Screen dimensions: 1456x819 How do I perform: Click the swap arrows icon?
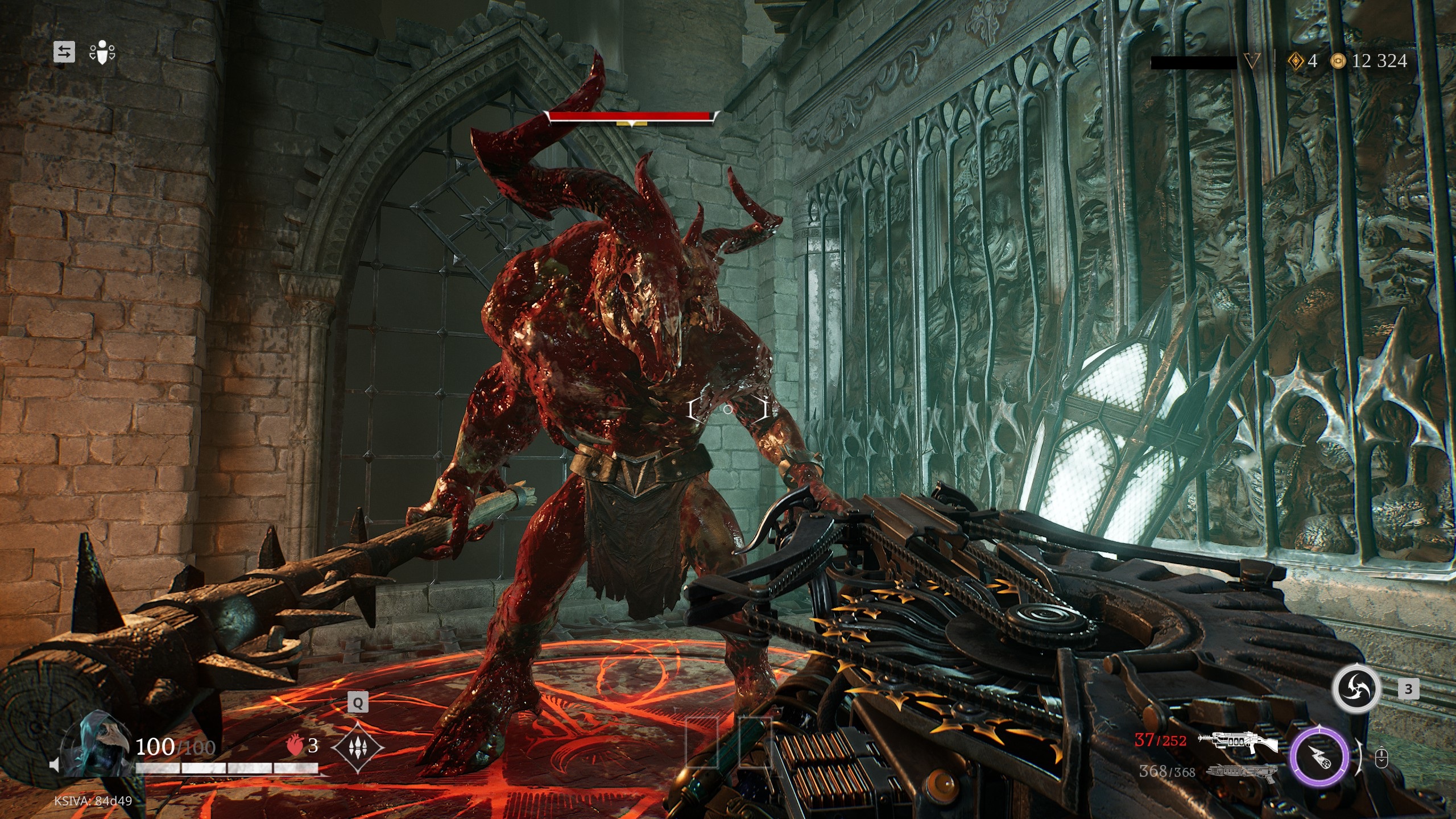pyautogui.click(x=64, y=52)
